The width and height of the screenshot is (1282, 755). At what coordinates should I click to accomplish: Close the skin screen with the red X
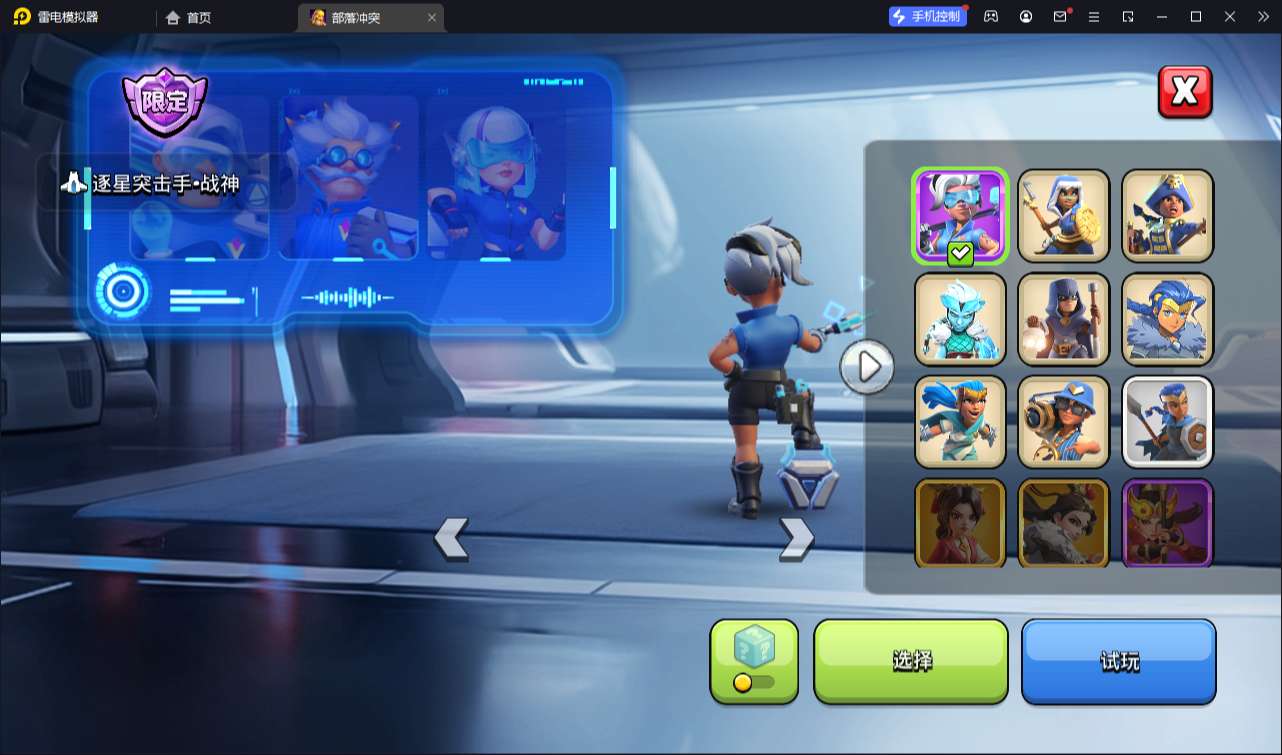[x=1185, y=92]
